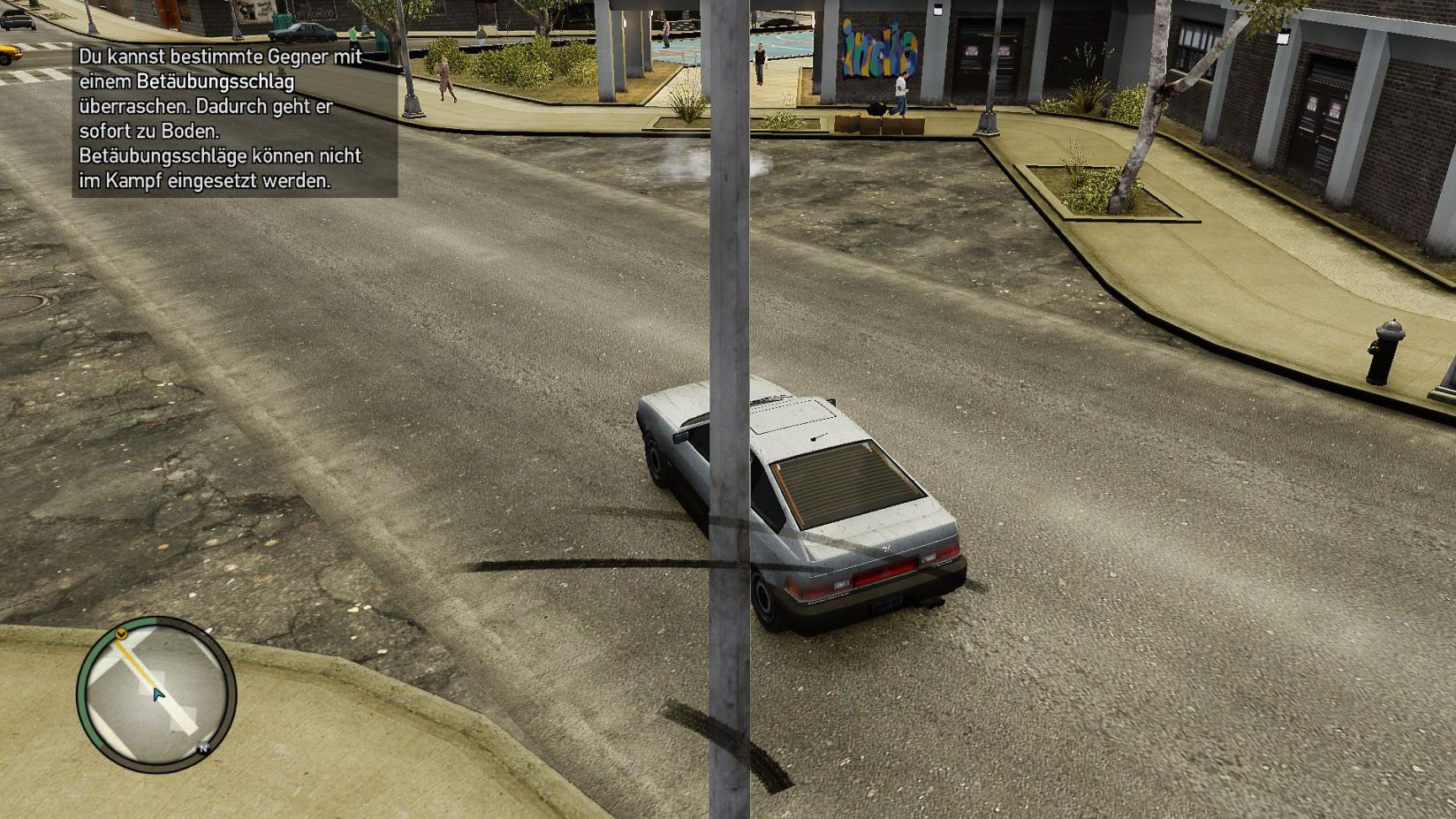Screen dimensions: 1456x819
Task: Click the blue player arrow on minimap
Action: (x=158, y=694)
